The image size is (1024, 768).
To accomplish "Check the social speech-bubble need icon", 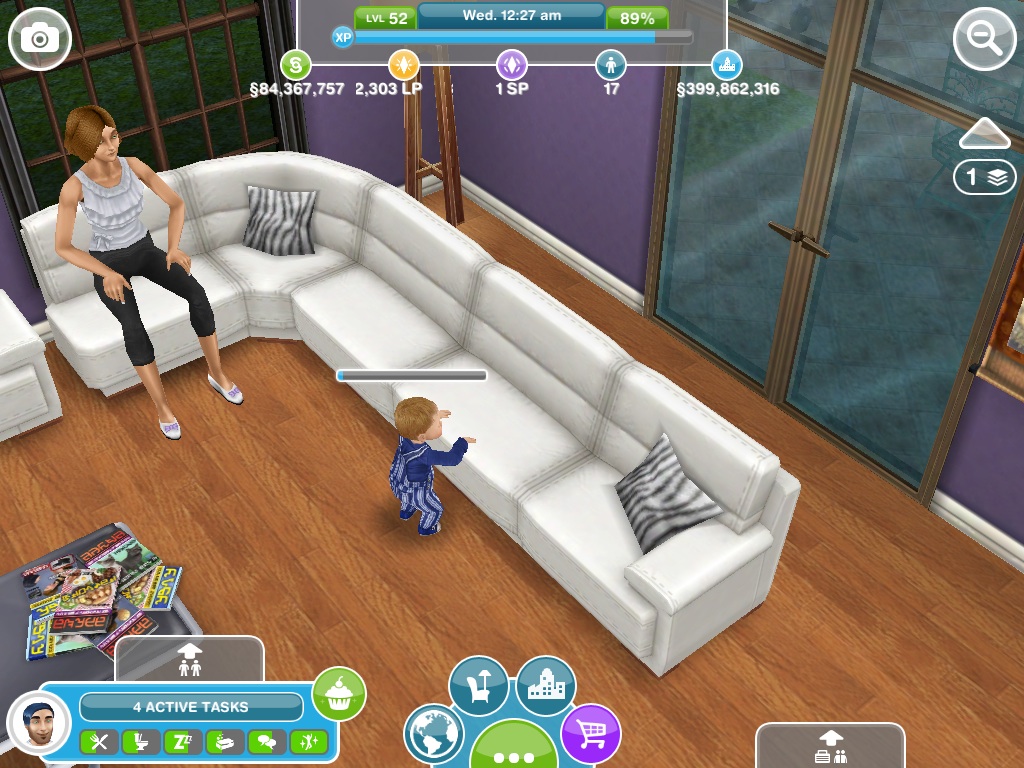I will click(x=266, y=742).
